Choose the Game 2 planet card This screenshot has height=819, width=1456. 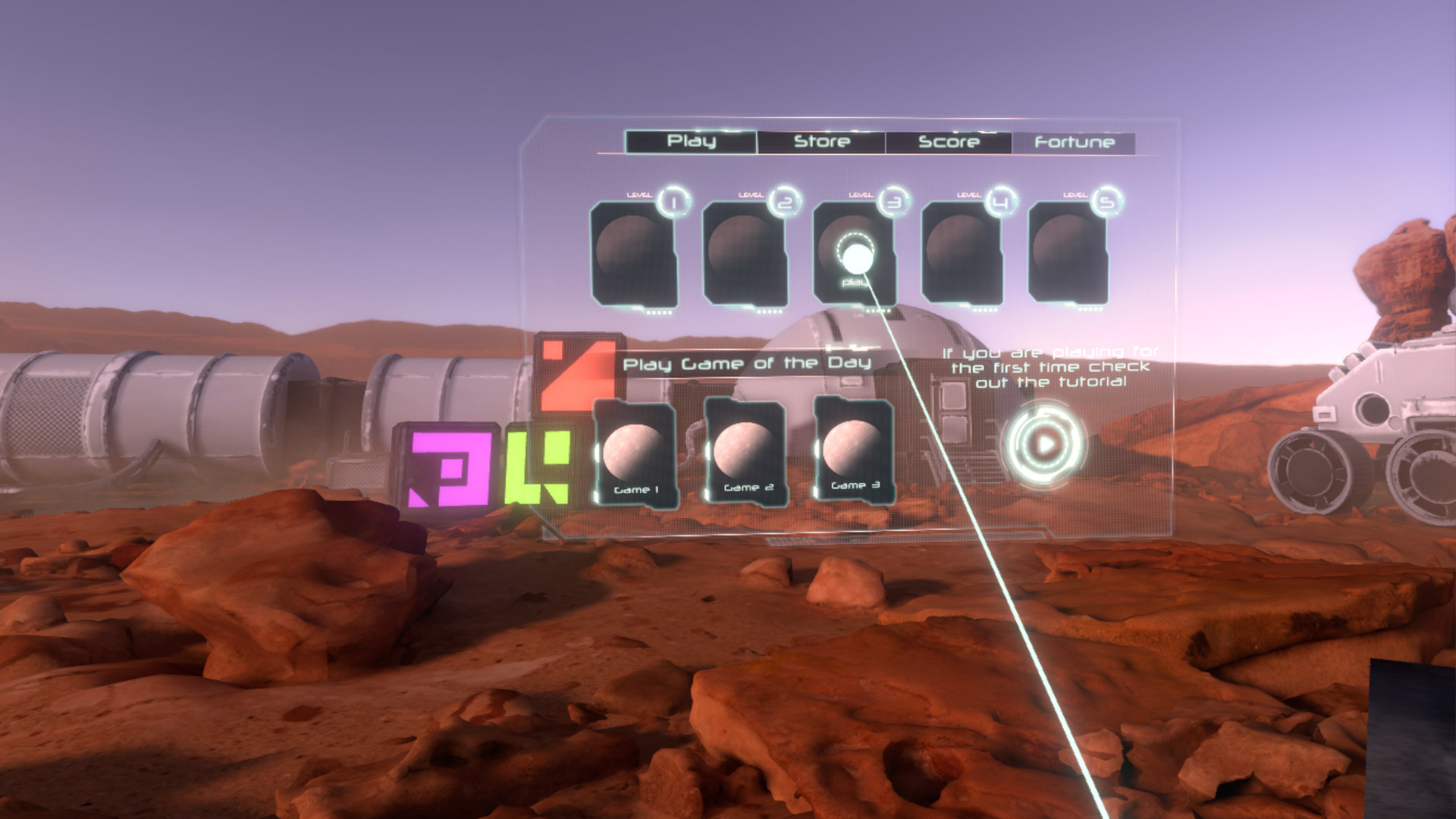pos(746,451)
